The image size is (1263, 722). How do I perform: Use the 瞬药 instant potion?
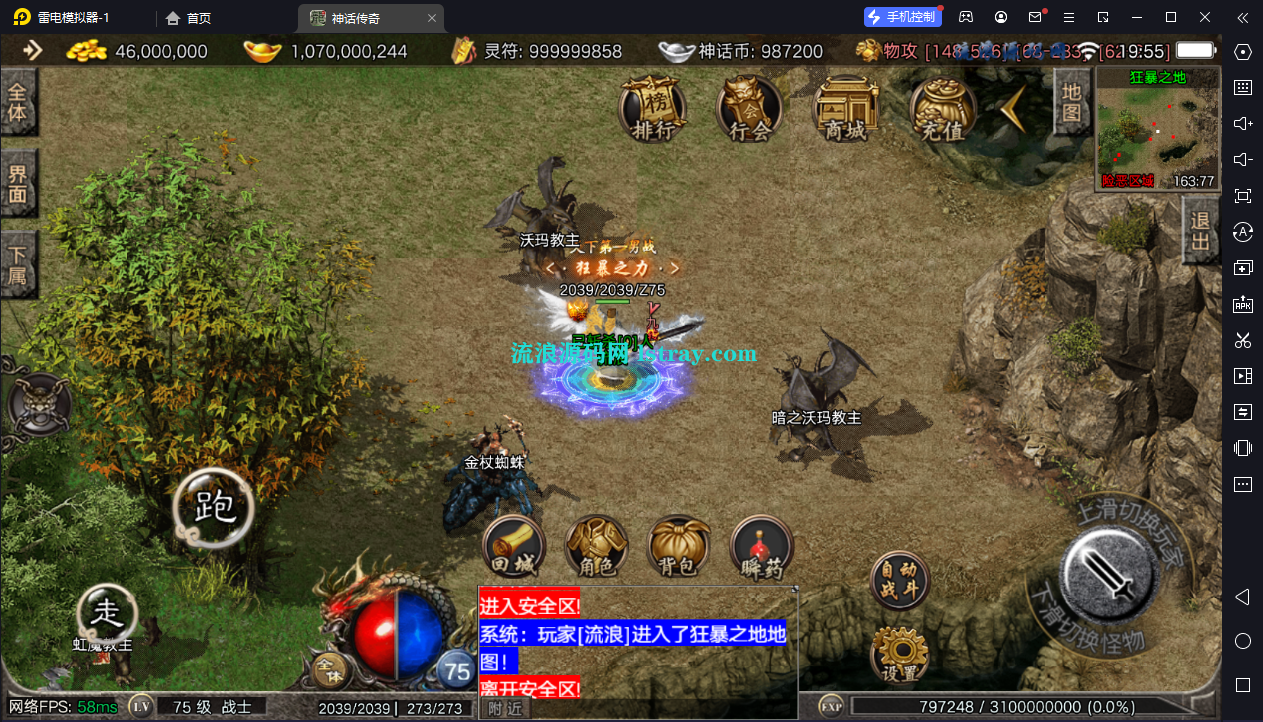click(x=762, y=548)
